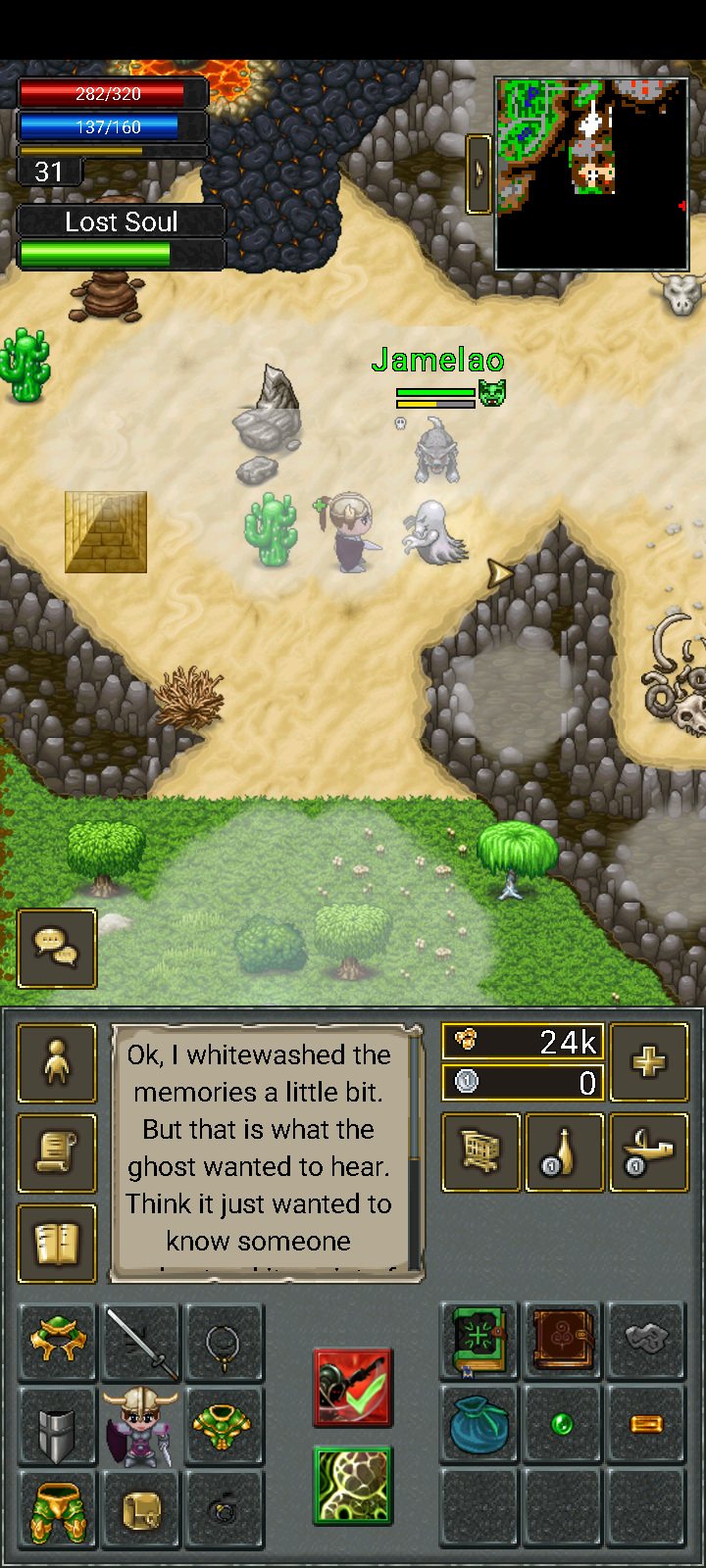Screen dimensions: 706x1568
Task: Select the green leg armor slot
Action: click(x=58, y=1509)
